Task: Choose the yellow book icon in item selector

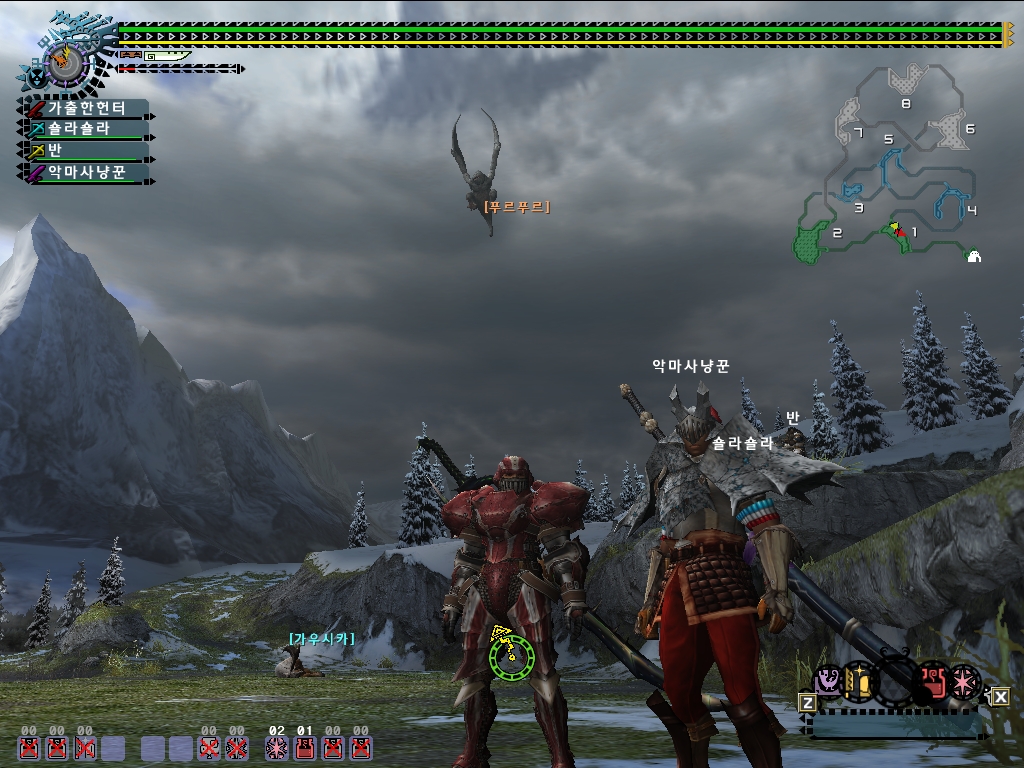Action: point(859,682)
